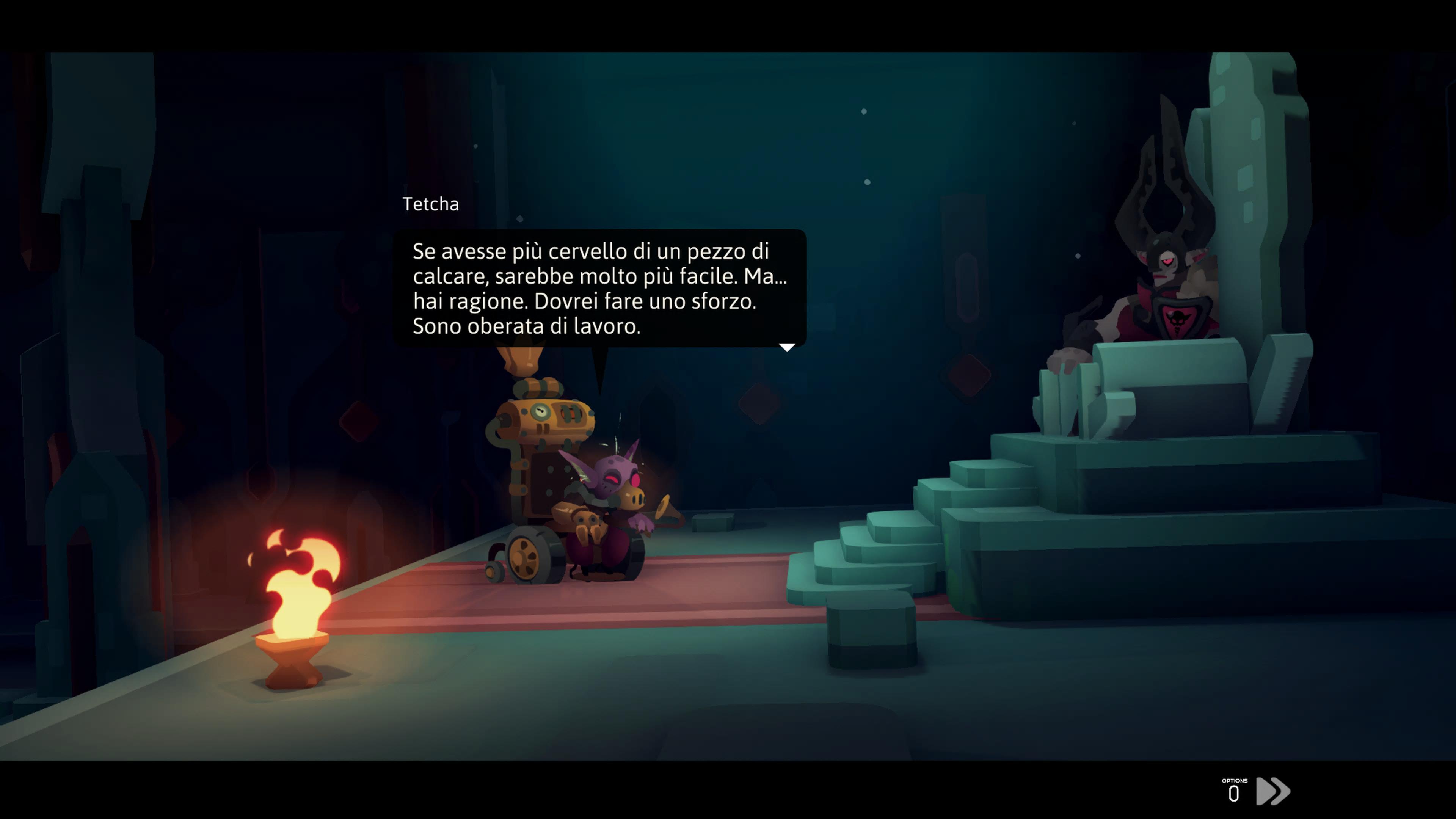Advance dialogue with the white down arrow

[x=787, y=347]
